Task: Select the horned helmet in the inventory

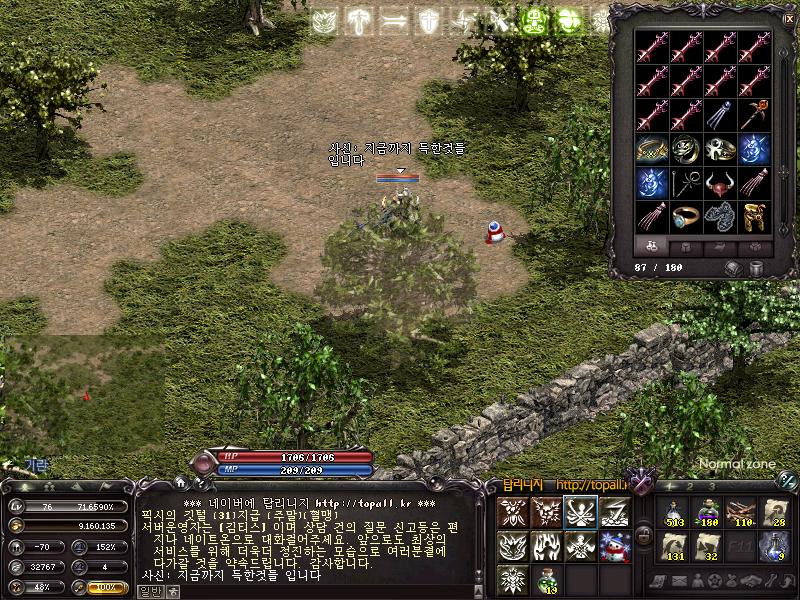Action: tap(720, 183)
